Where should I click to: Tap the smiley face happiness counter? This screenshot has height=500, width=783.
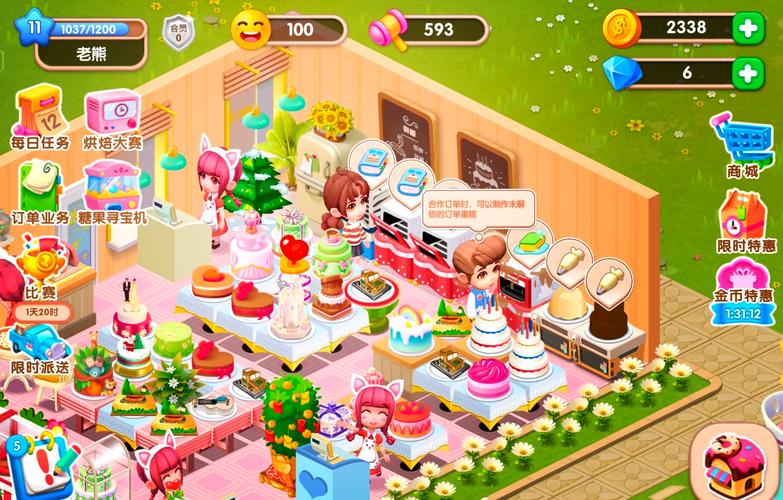click(x=252, y=29)
